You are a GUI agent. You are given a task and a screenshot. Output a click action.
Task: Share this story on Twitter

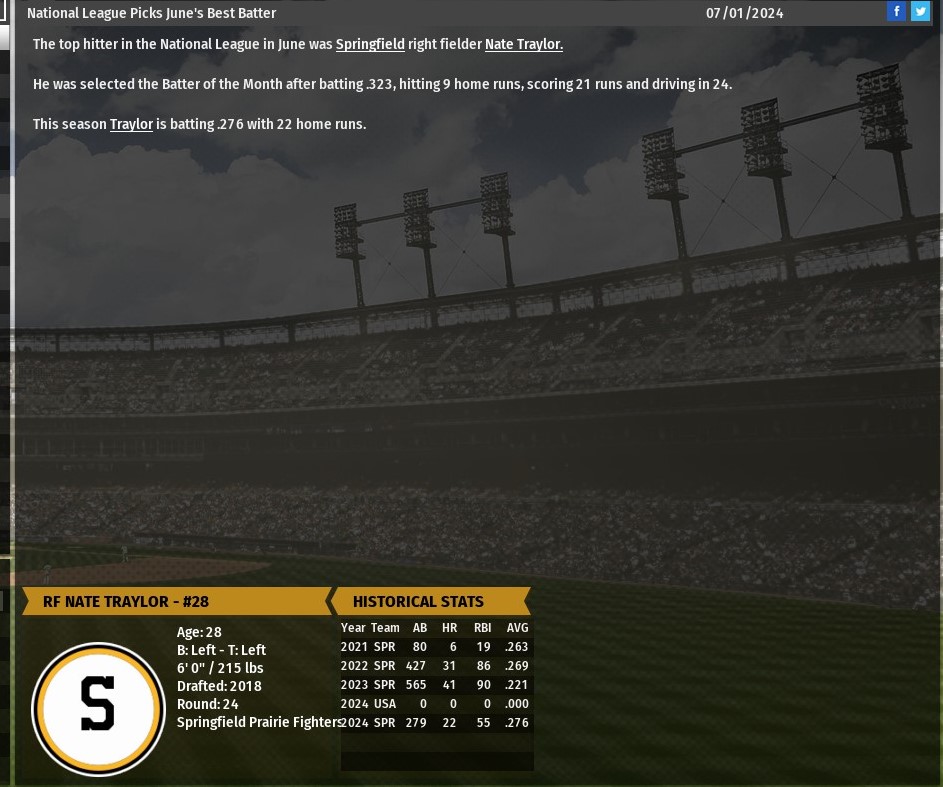click(920, 12)
